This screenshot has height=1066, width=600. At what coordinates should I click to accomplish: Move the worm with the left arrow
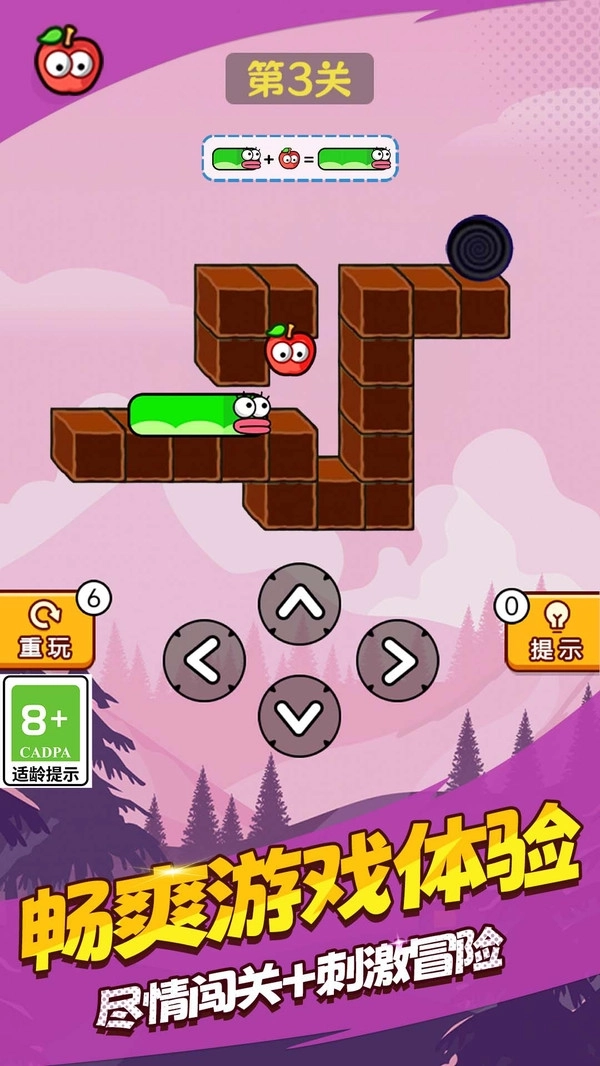tap(204, 660)
